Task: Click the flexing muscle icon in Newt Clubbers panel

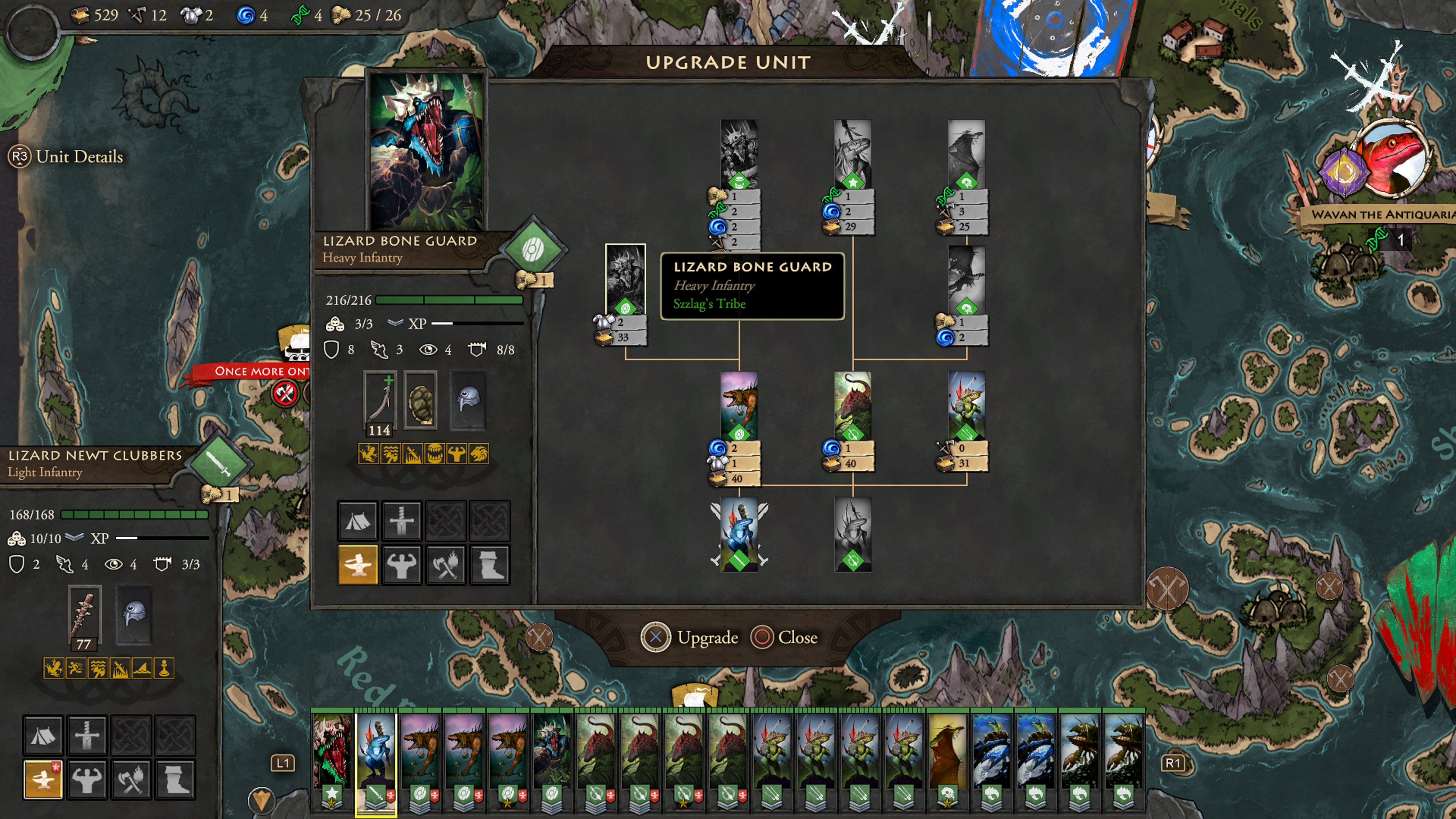Action: (x=86, y=779)
